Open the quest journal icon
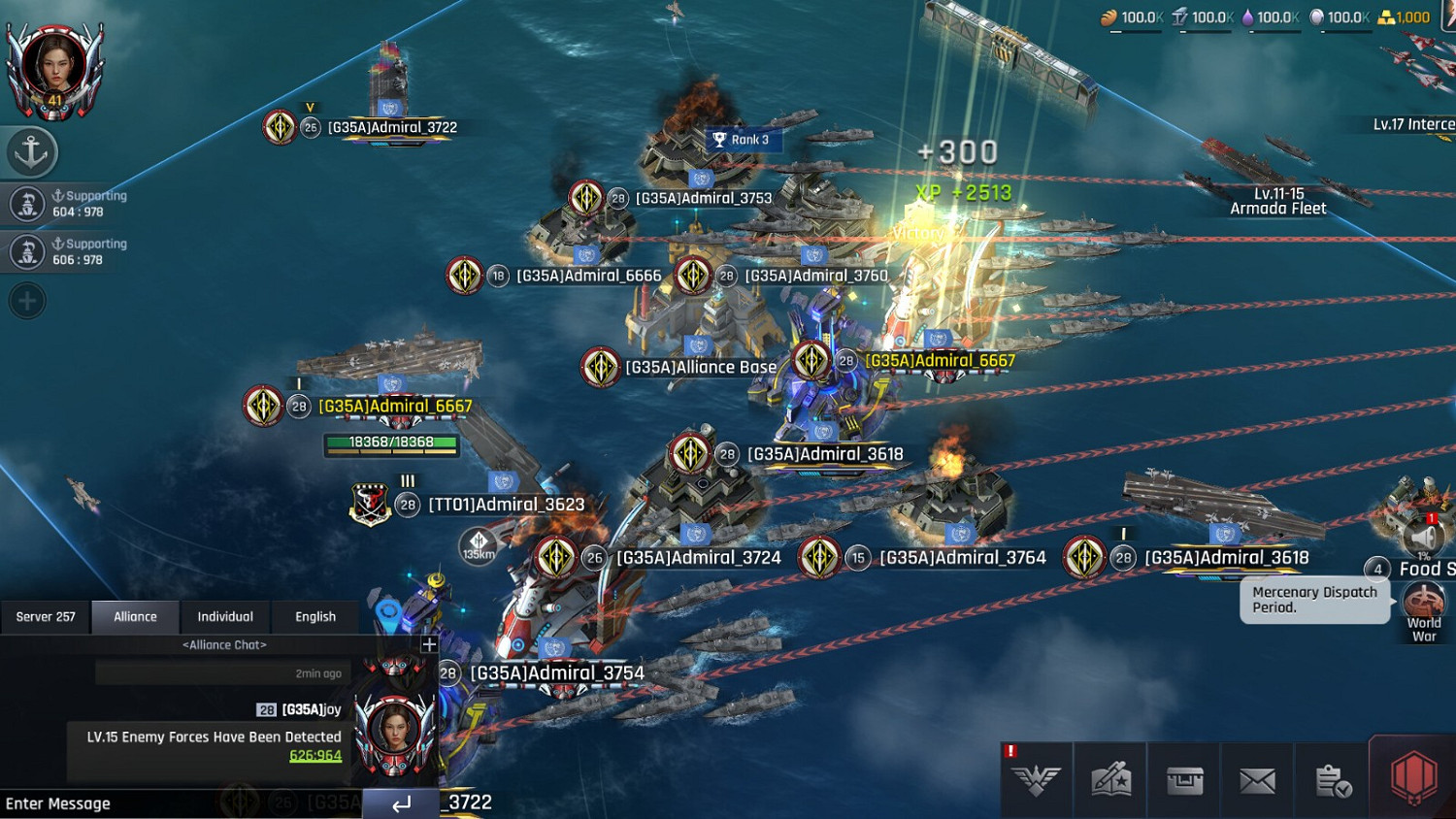Viewport: 1456px width, 819px height. click(1109, 779)
